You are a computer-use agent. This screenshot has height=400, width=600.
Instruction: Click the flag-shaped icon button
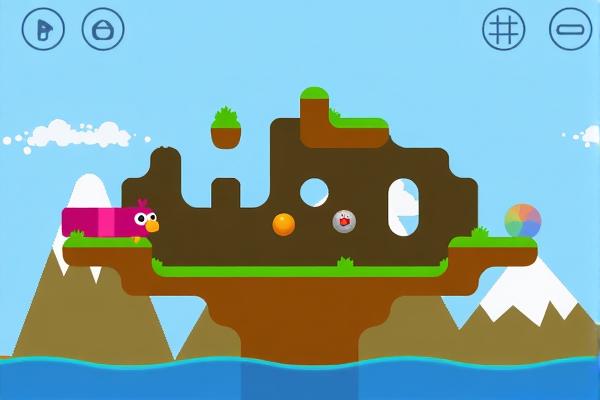point(43,29)
